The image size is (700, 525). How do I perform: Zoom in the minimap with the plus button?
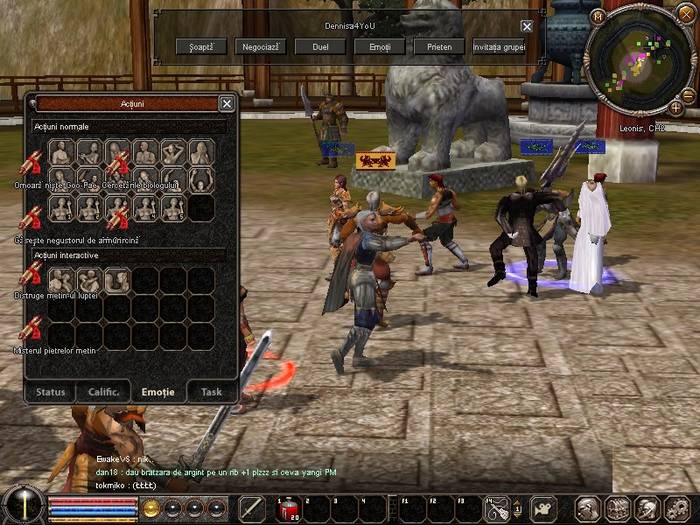click(677, 107)
